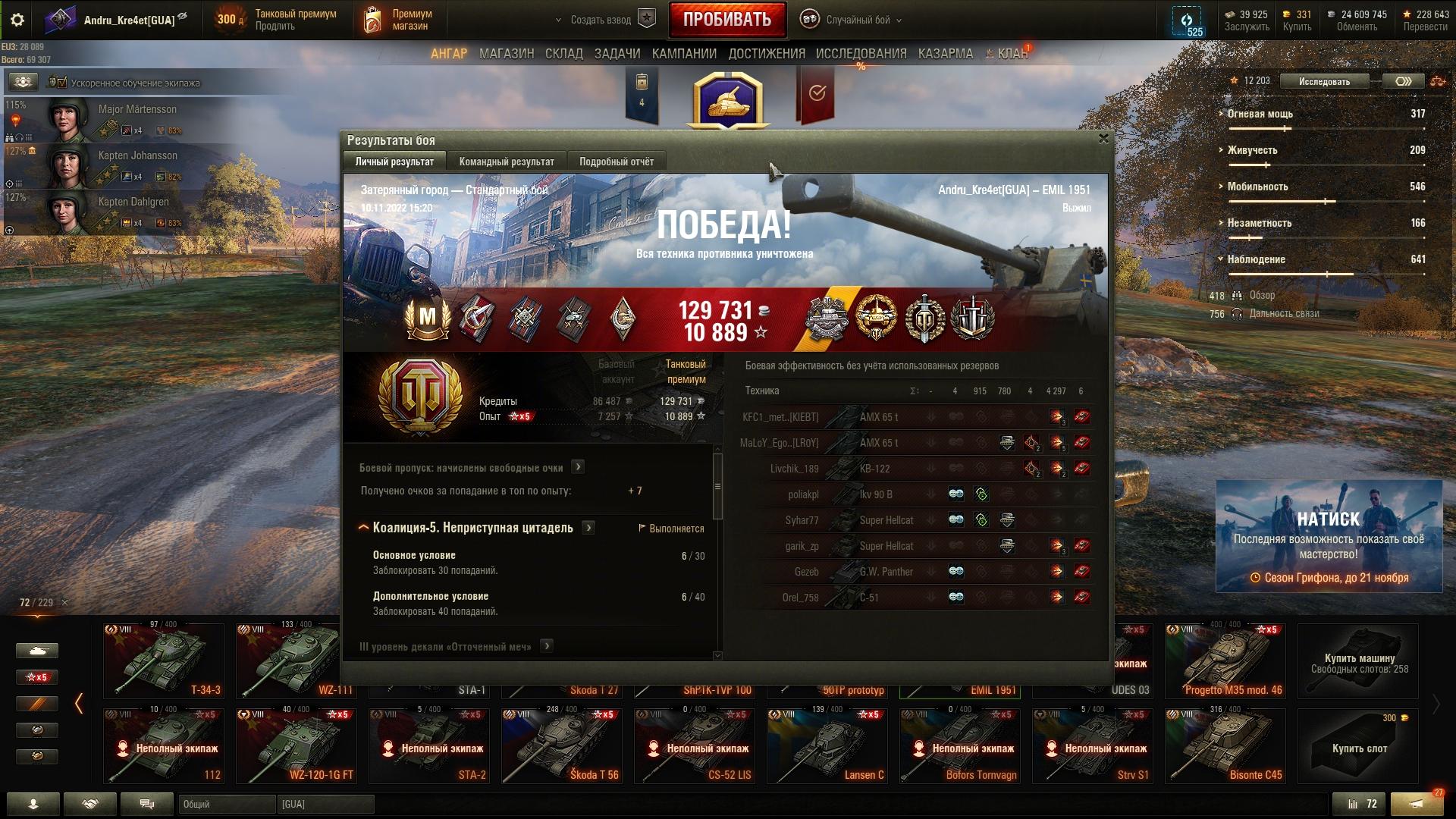Close the battle results window
The height and width of the screenshot is (819, 1456).
pos(1103,139)
